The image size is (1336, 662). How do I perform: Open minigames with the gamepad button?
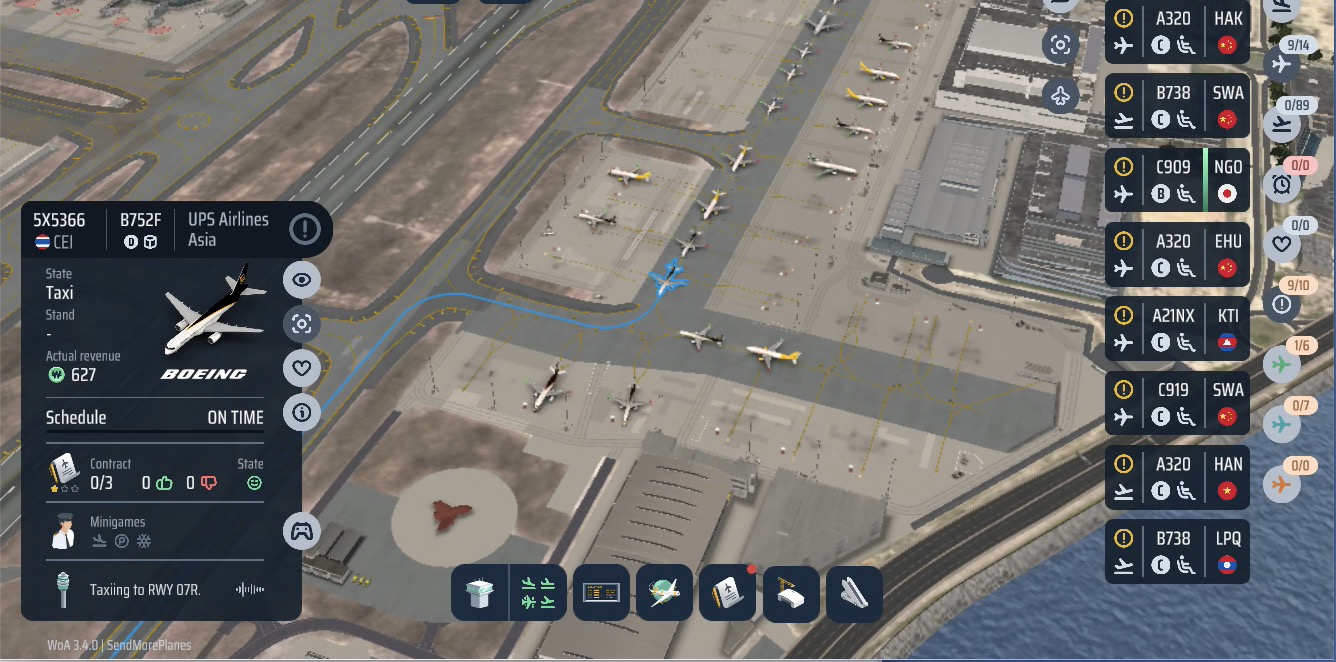pyautogui.click(x=302, y=531)
